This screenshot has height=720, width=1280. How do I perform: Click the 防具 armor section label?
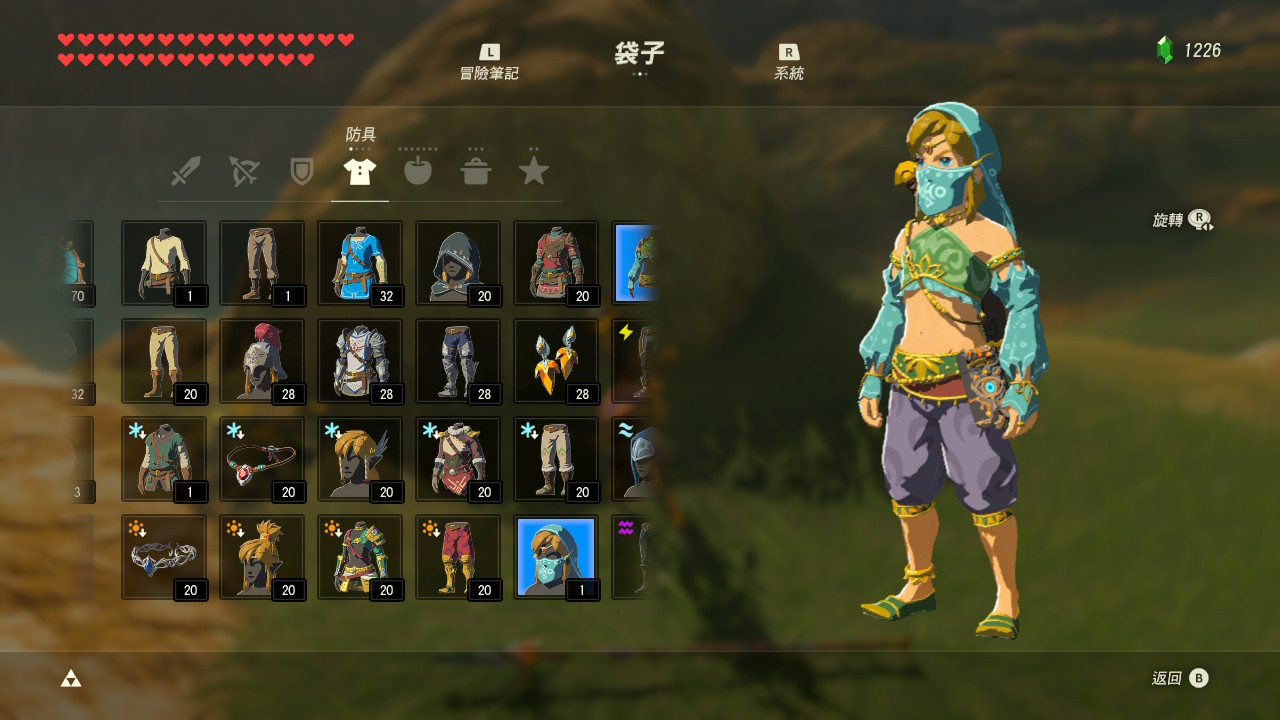point(358,131)
